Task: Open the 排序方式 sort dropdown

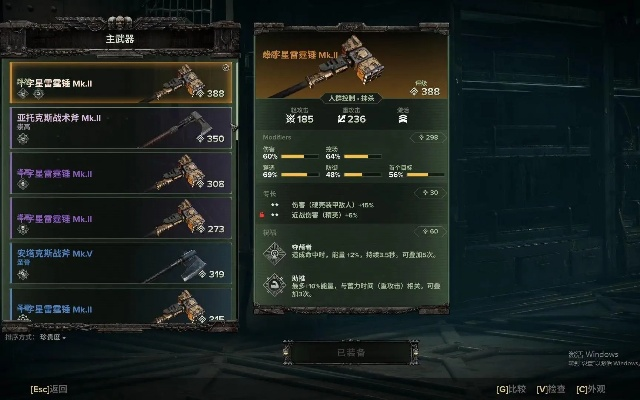Action: pyautogui.click(x=49, y=338)
